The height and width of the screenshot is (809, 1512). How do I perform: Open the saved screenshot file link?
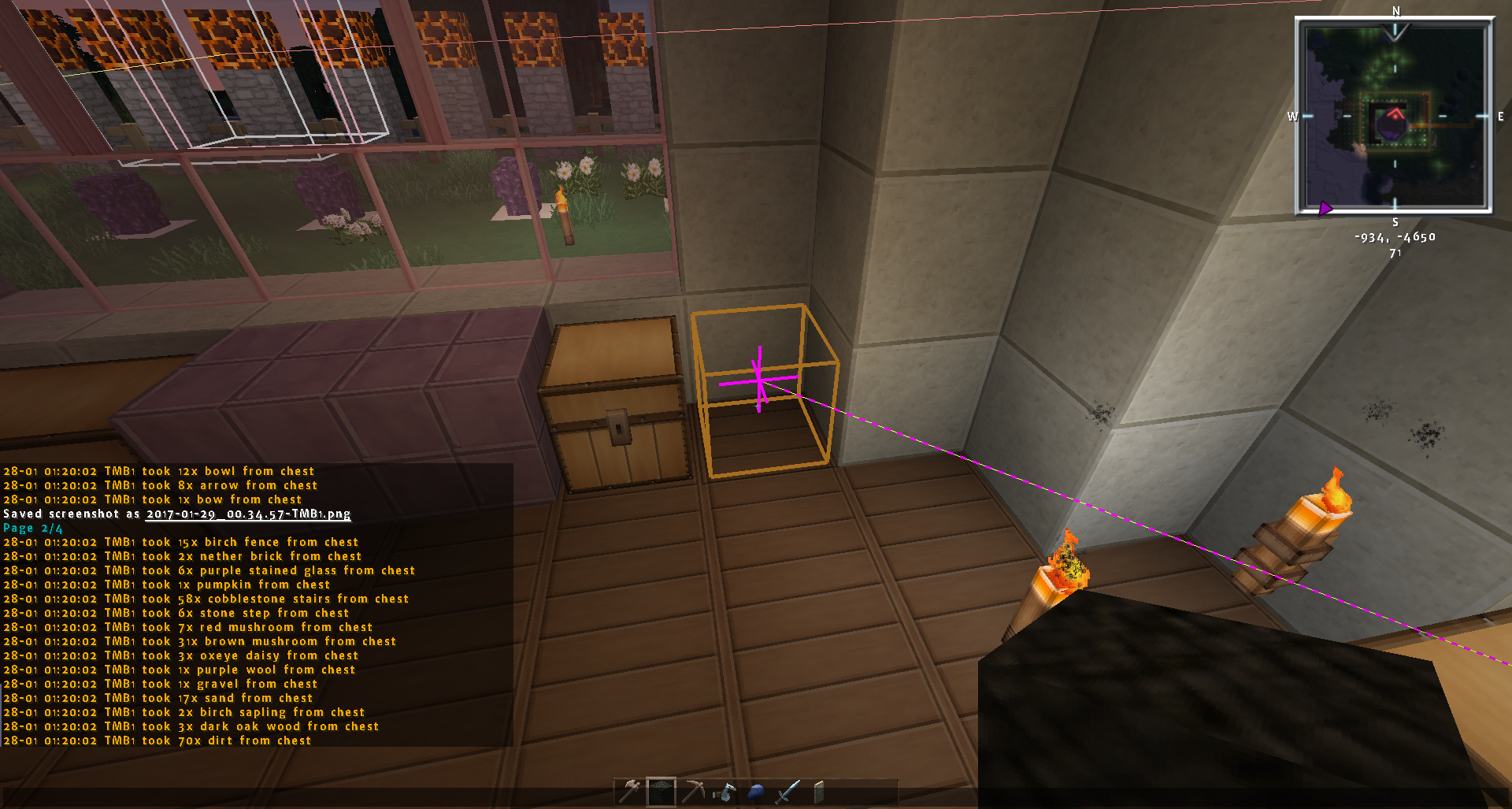[248, 514]
